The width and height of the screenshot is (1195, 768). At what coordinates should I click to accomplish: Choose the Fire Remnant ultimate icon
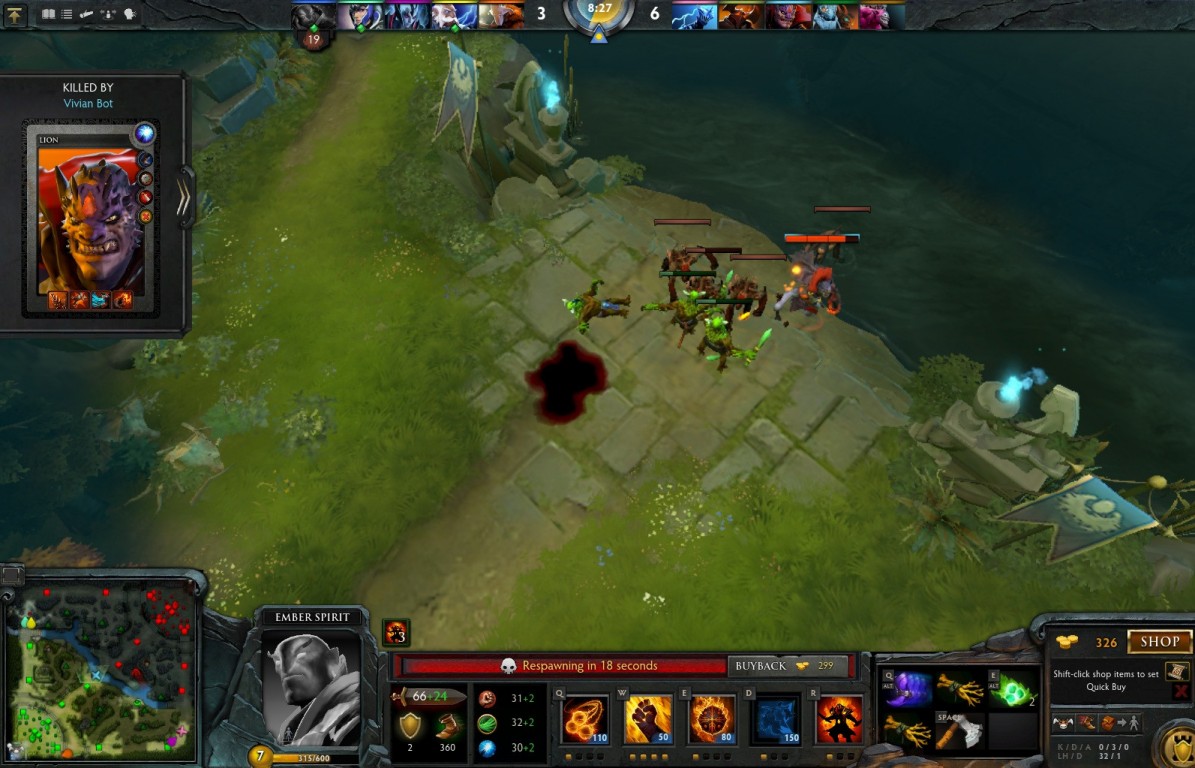[x=838, y=719]
